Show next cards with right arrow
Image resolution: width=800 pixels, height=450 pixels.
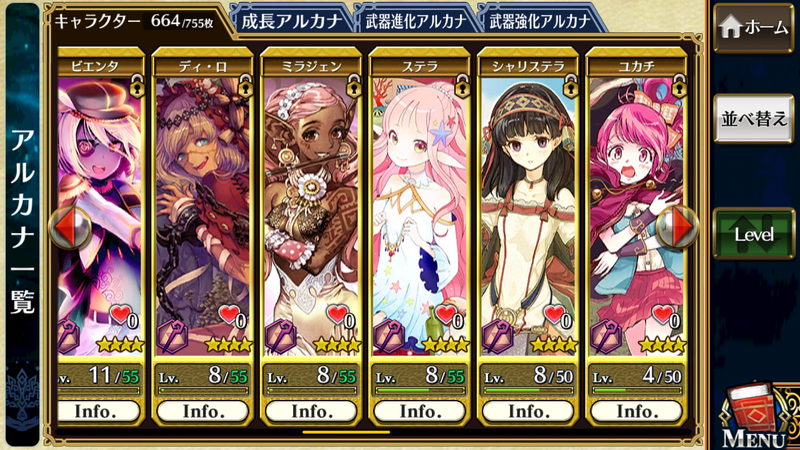pyautogui.click(x=683, y=228)
